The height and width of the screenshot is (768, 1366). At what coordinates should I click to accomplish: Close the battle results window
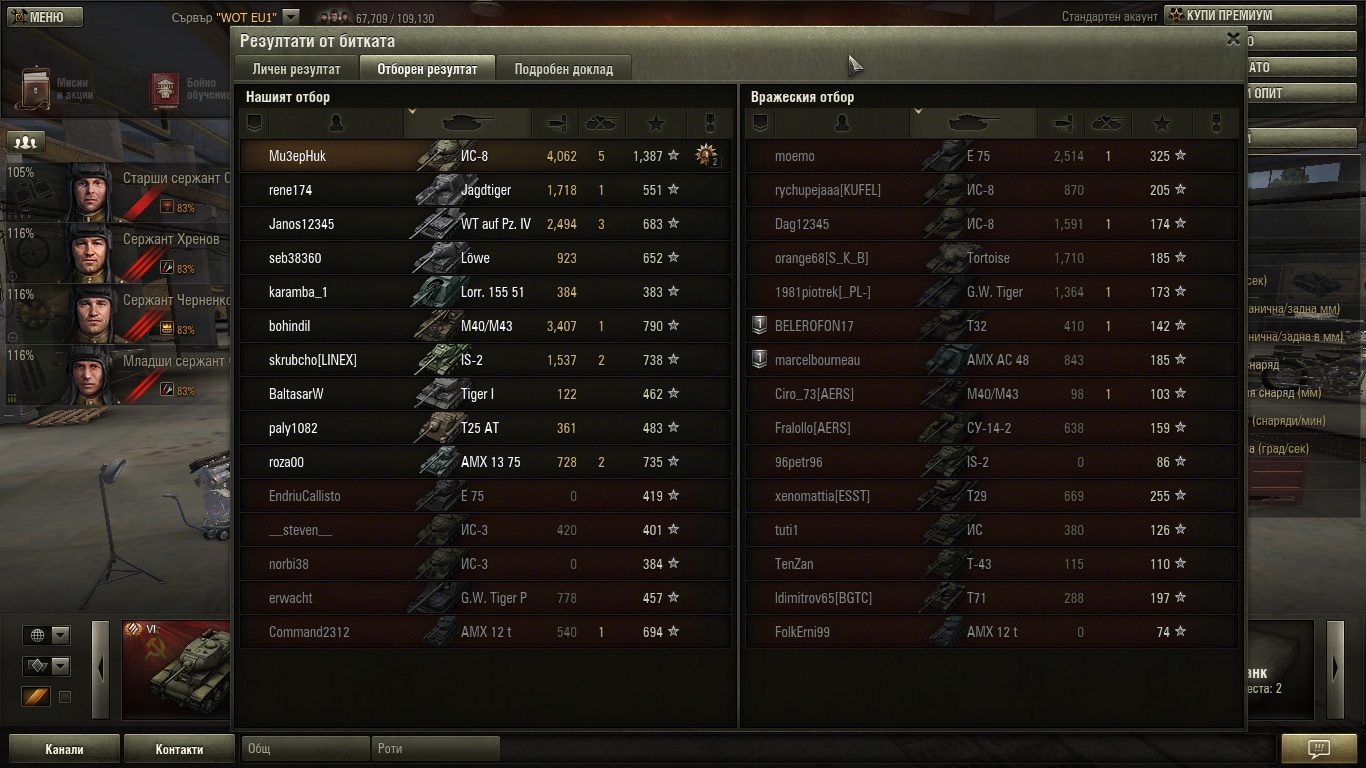coord(1233,39)
